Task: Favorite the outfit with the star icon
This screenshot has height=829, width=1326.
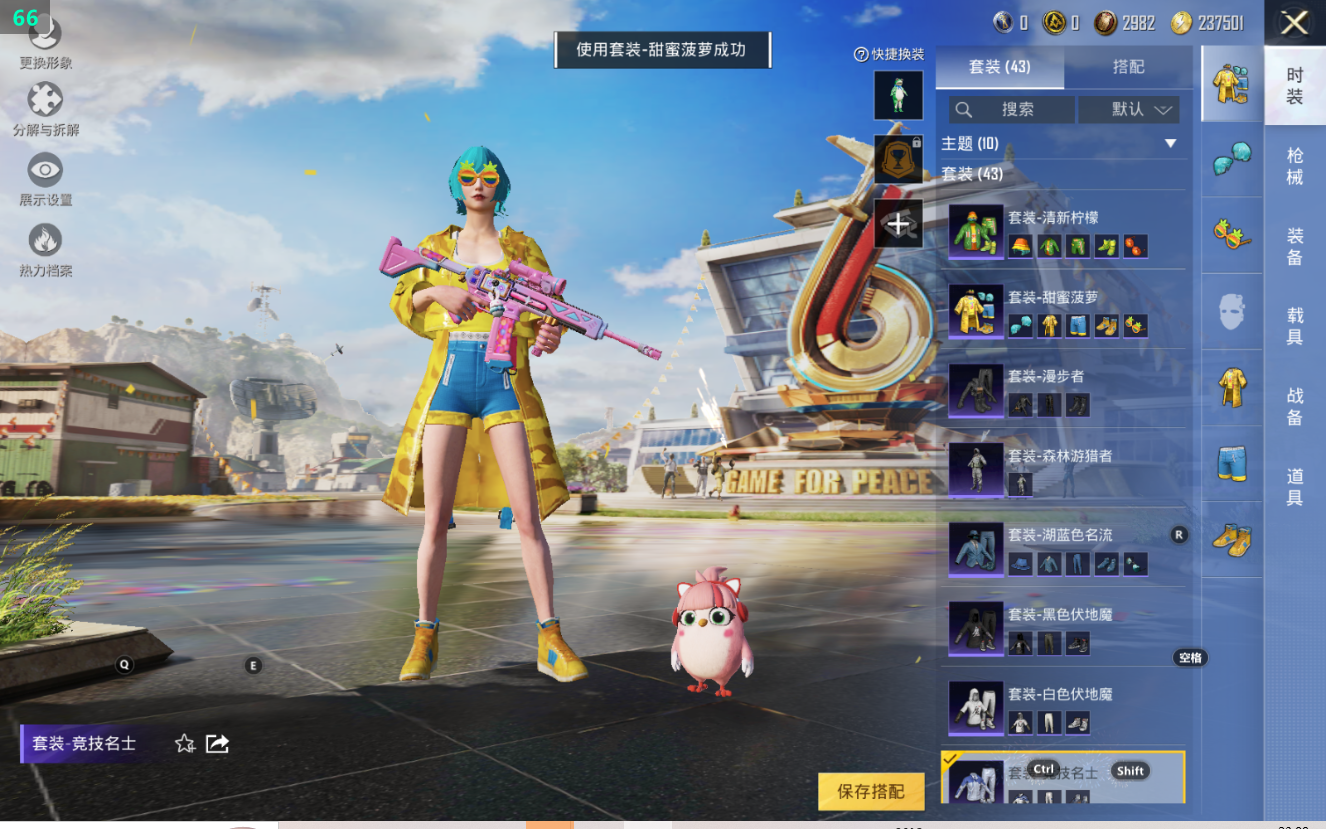Action: point(185,743)
